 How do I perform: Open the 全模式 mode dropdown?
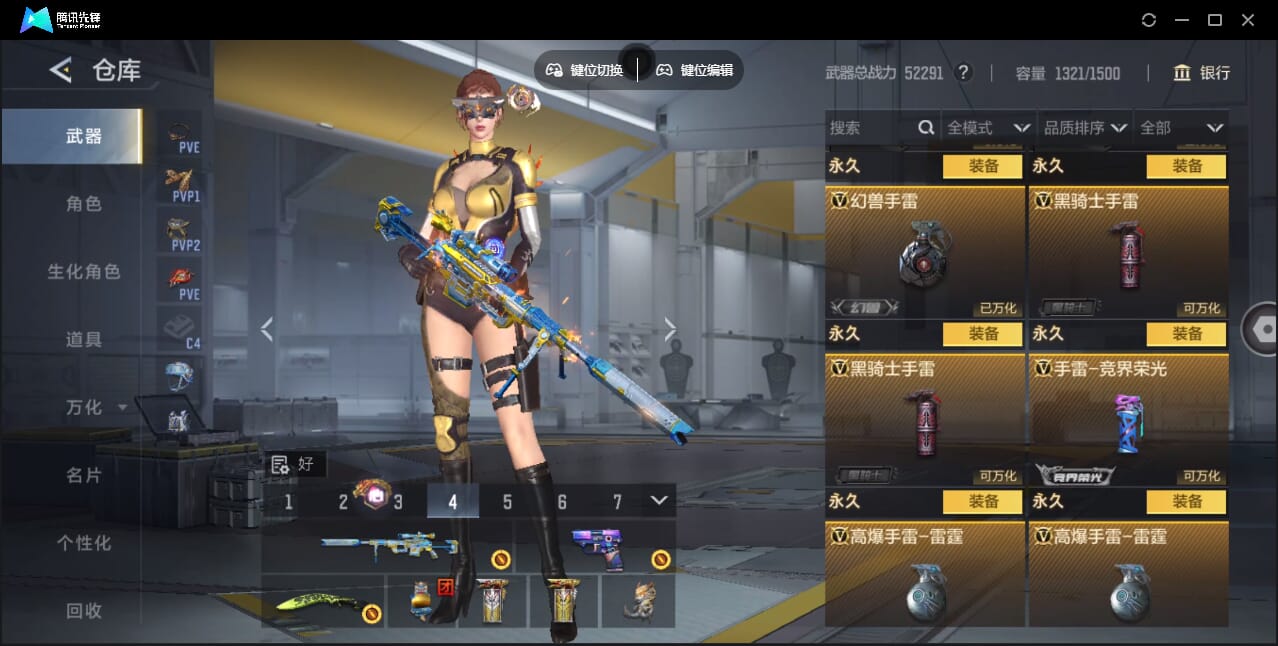pyautogui.click(x=987, y=128)
